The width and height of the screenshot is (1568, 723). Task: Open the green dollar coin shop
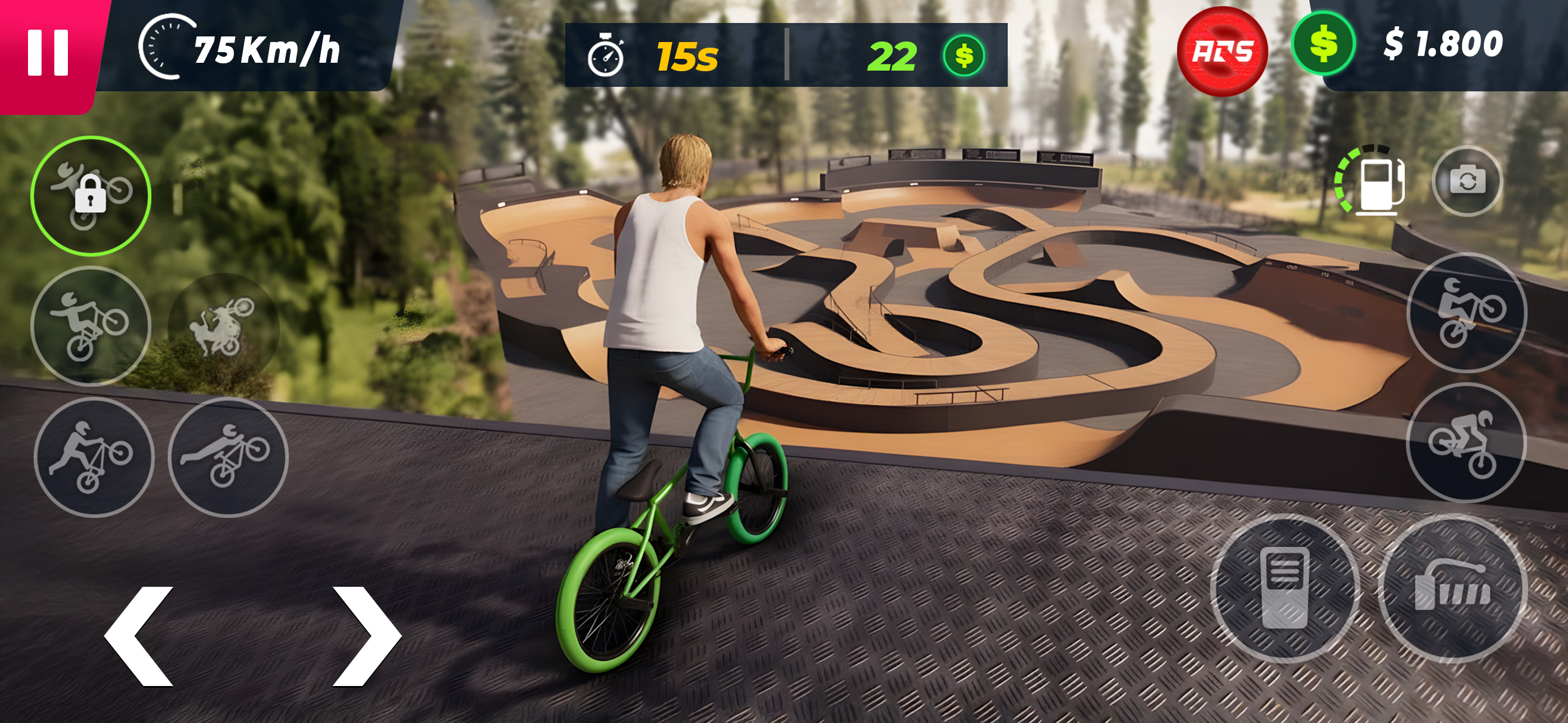point(1323,44)
